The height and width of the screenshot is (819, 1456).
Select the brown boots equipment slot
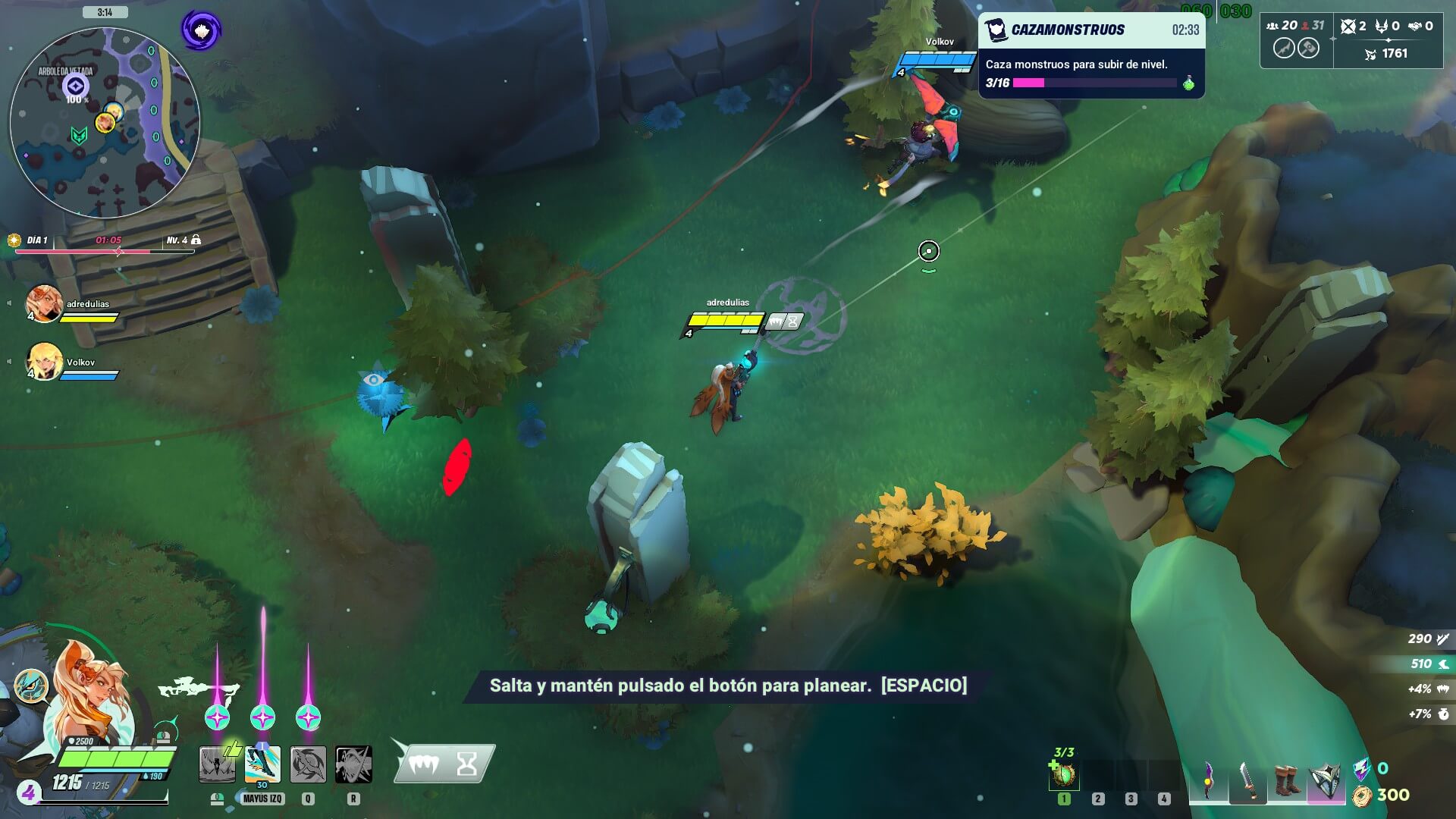pos(1286,780)
